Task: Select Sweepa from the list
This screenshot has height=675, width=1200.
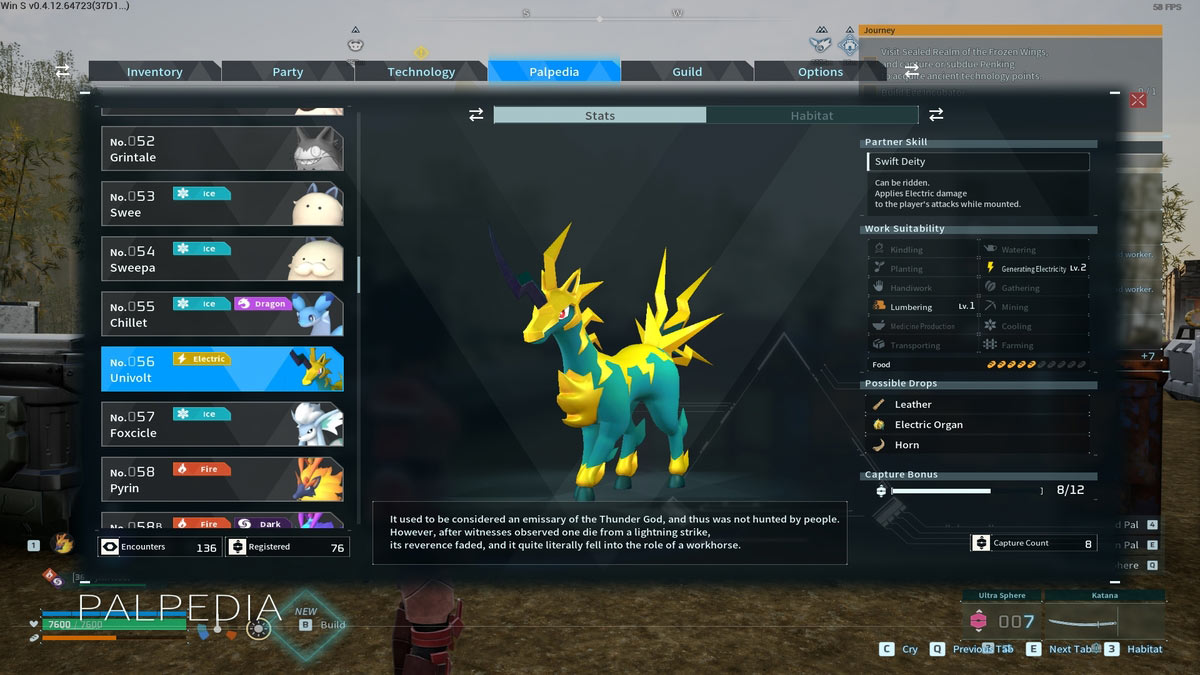Action: click(222, 259)
